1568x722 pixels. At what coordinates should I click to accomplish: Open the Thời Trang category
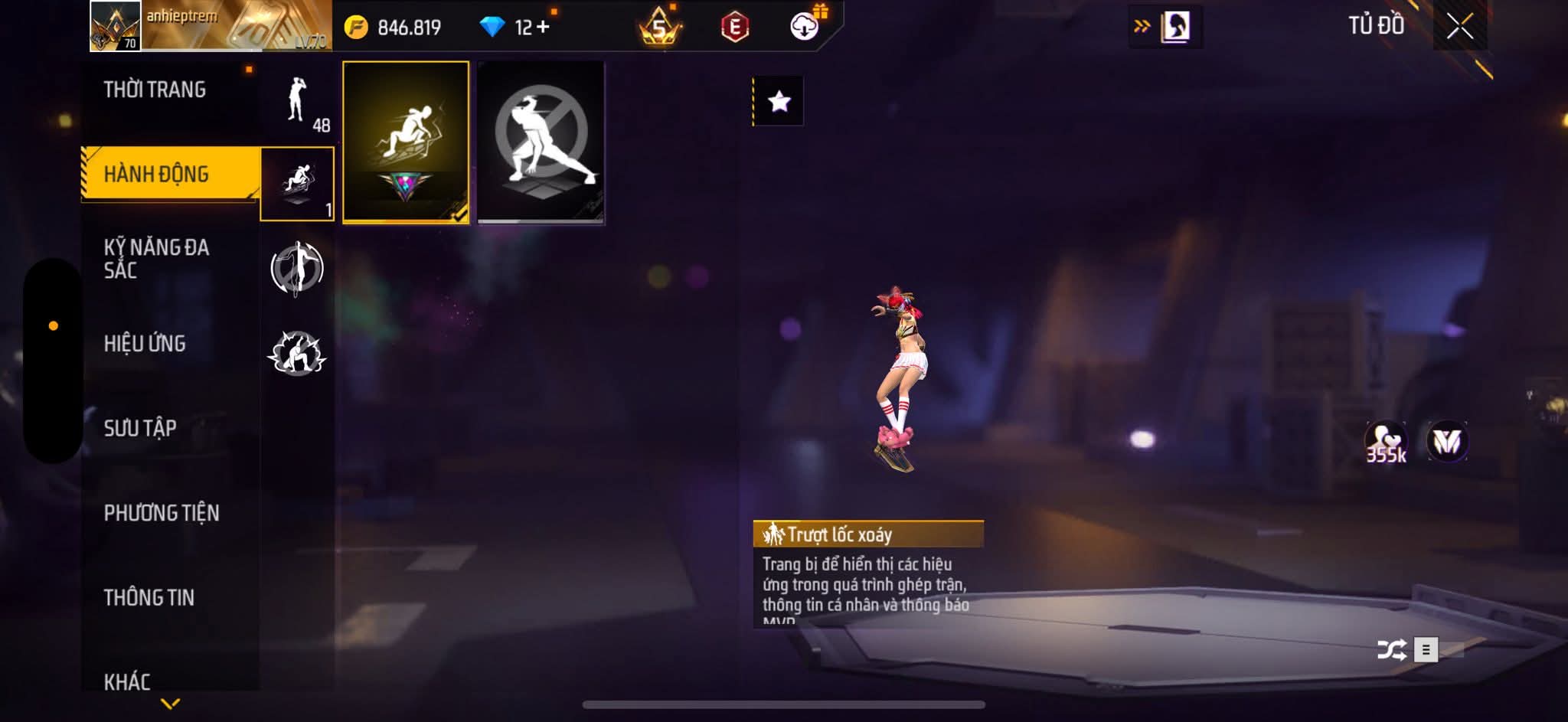tap(155, 90)
